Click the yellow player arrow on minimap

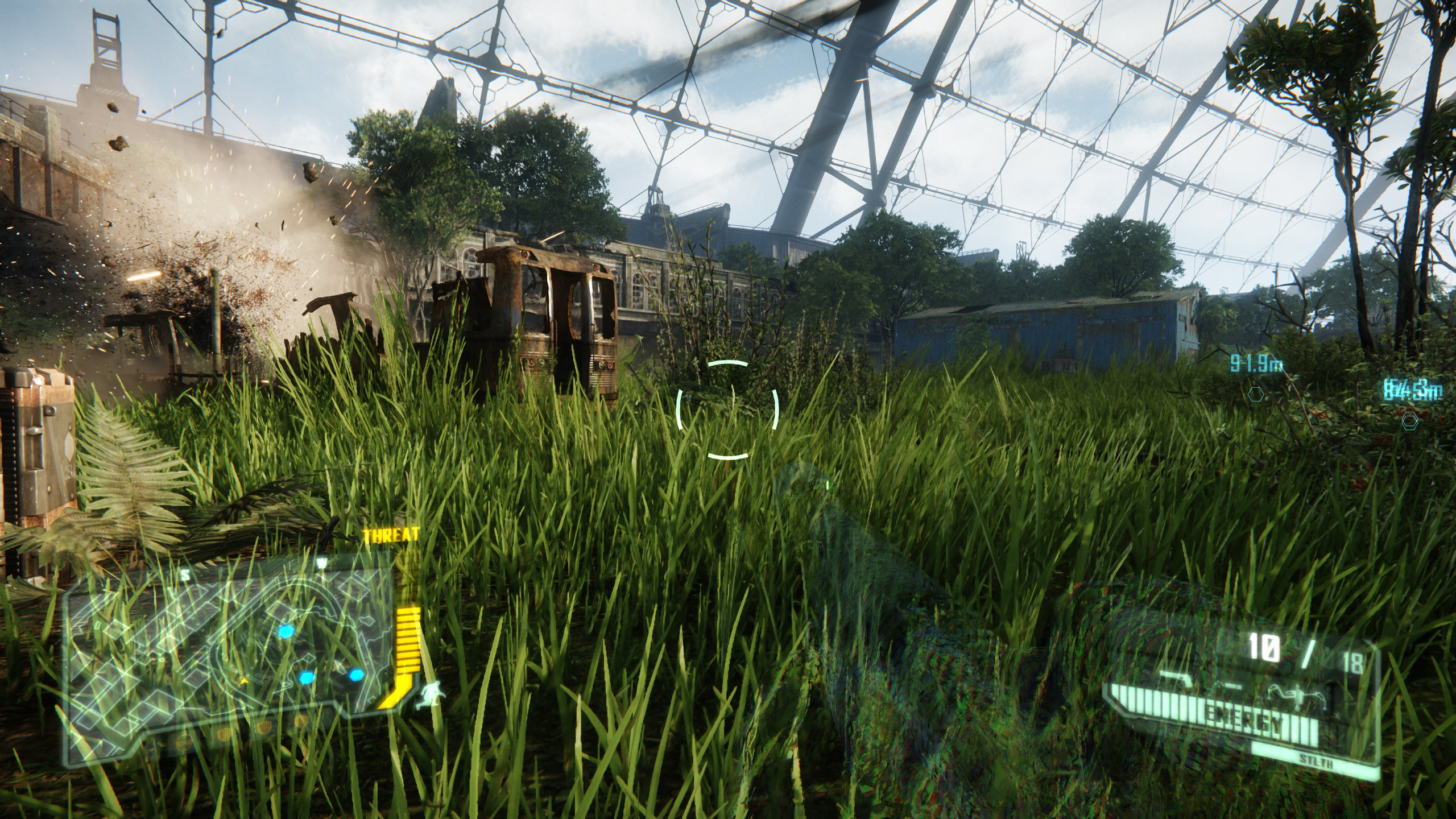(245, 680)
